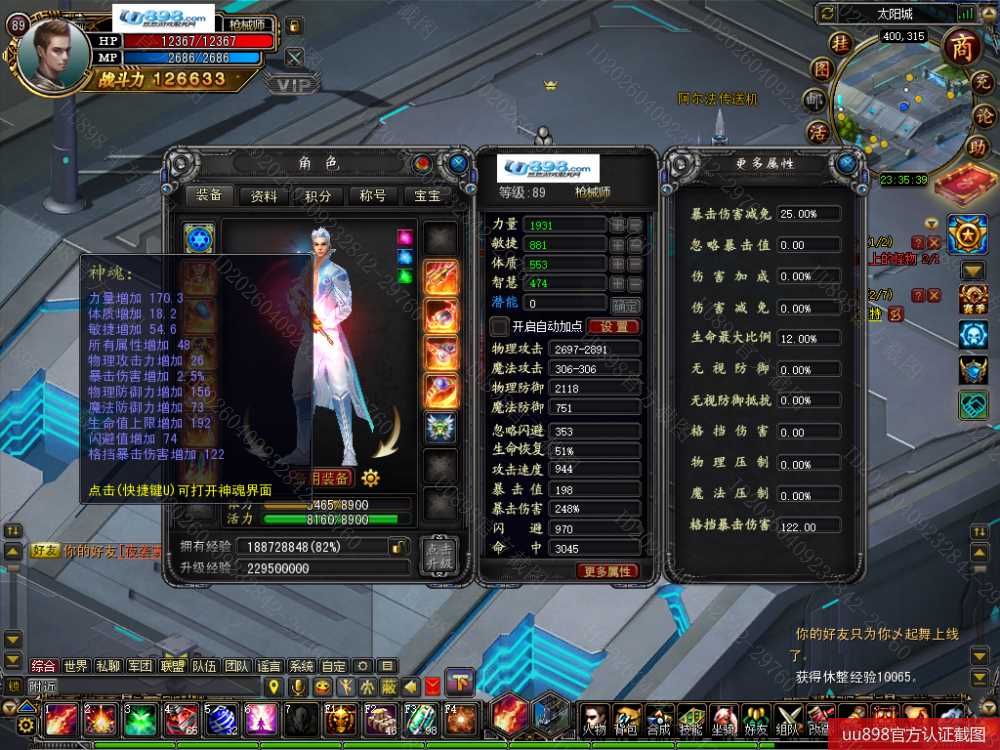
Task: Close the 更多属性 panel
Action: coord(847,163)
